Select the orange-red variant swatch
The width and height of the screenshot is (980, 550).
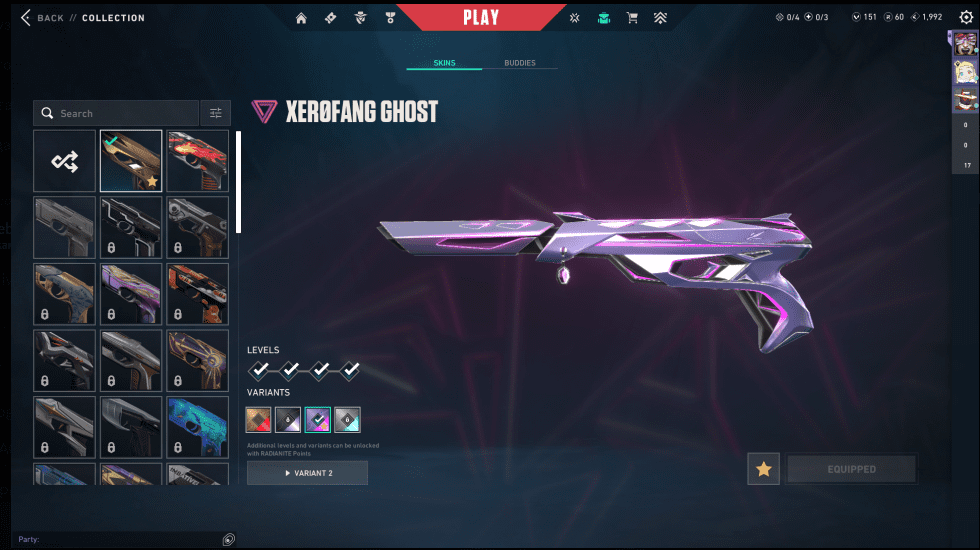pos(260,420)
